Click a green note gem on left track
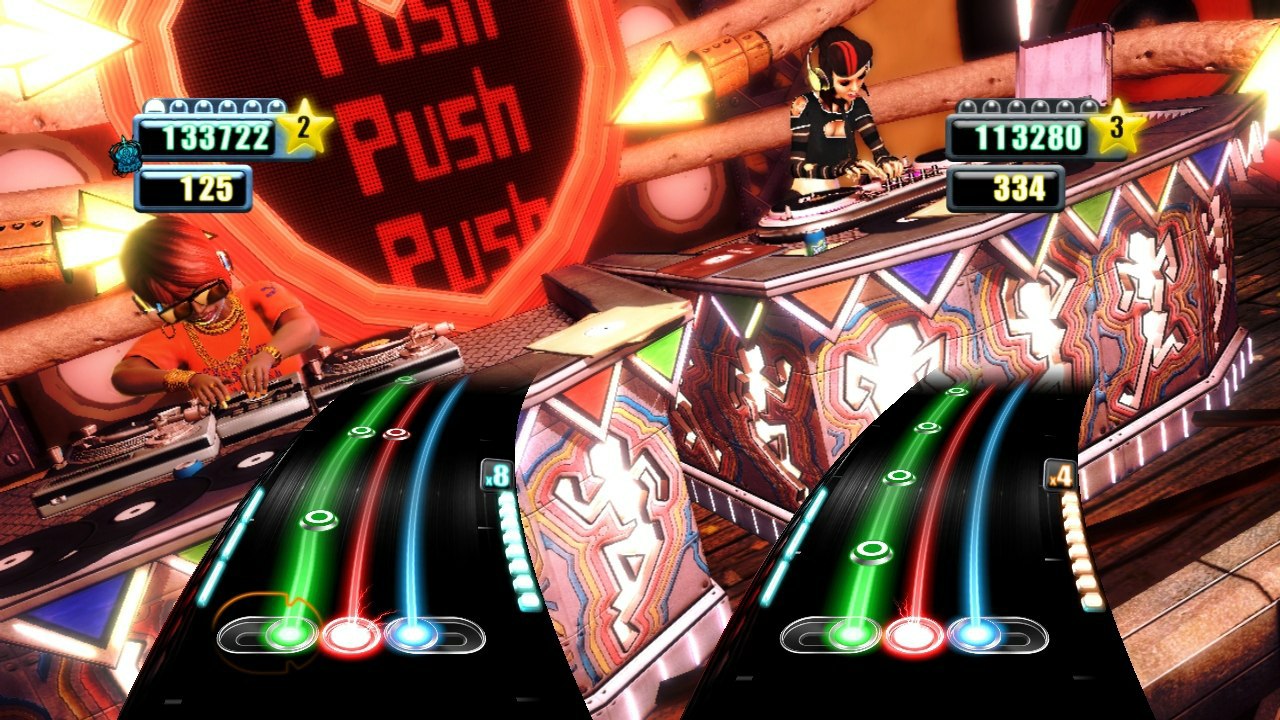The height and width of the screenshot is (720, 1280). [x=320, y=516]
